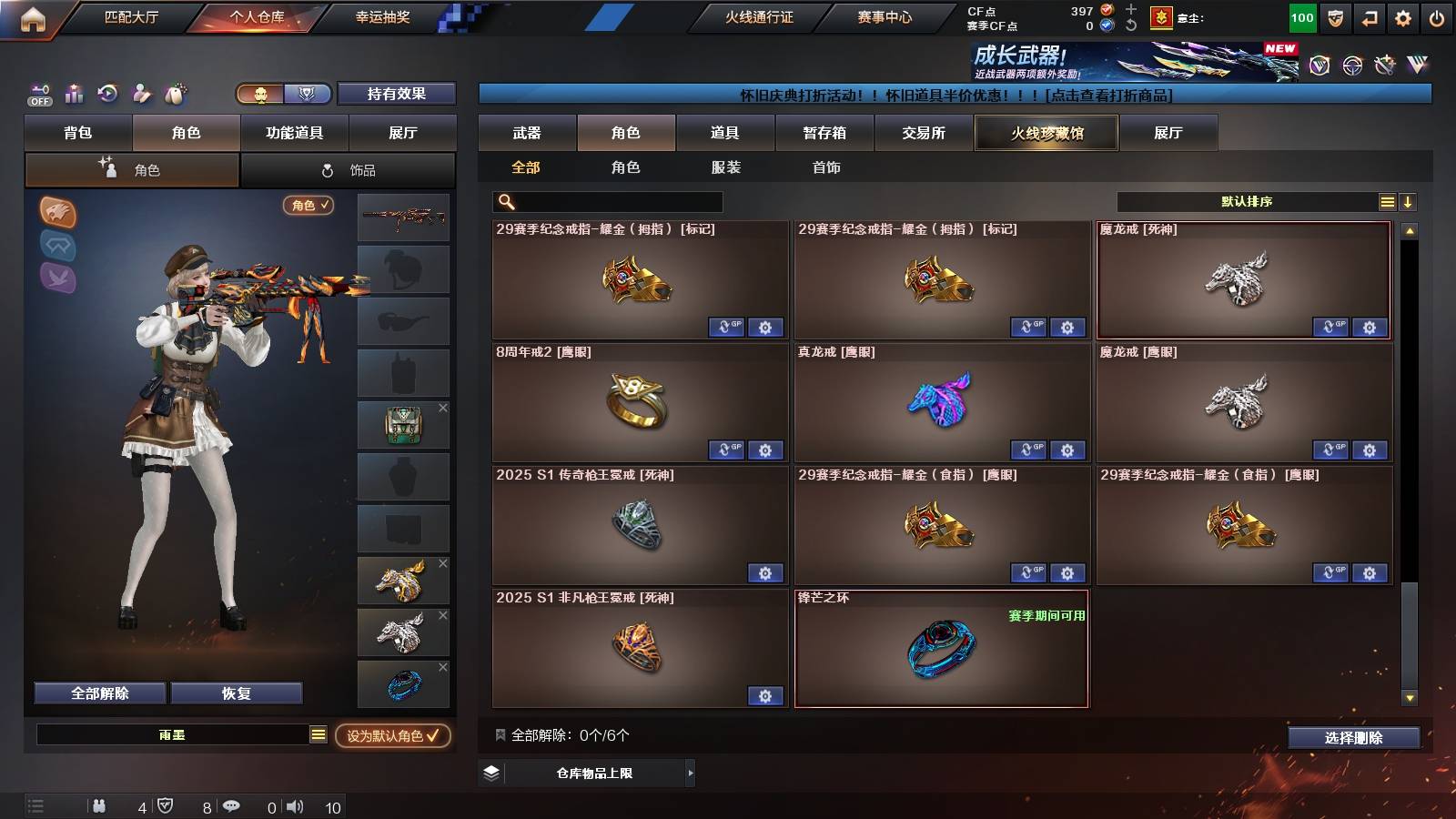Image resolution: width=1456 pixels, height=819 pixels.
Task: Click the descending sort arrow beside the list icon
Action: click(1409, 201)
